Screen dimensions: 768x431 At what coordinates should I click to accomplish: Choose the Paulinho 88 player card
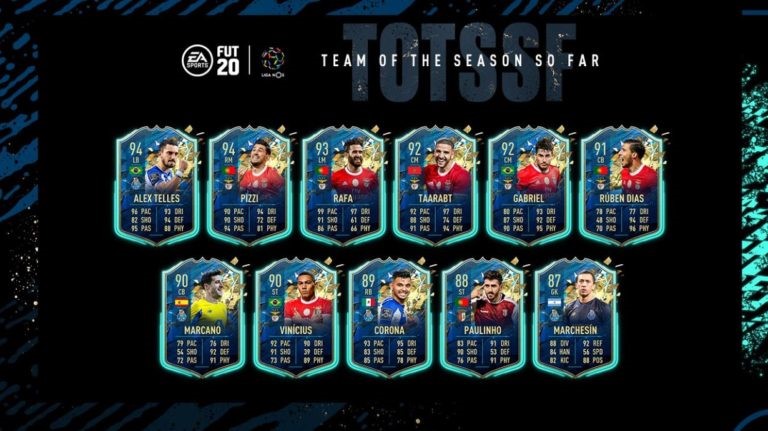(x=483, y=317)
